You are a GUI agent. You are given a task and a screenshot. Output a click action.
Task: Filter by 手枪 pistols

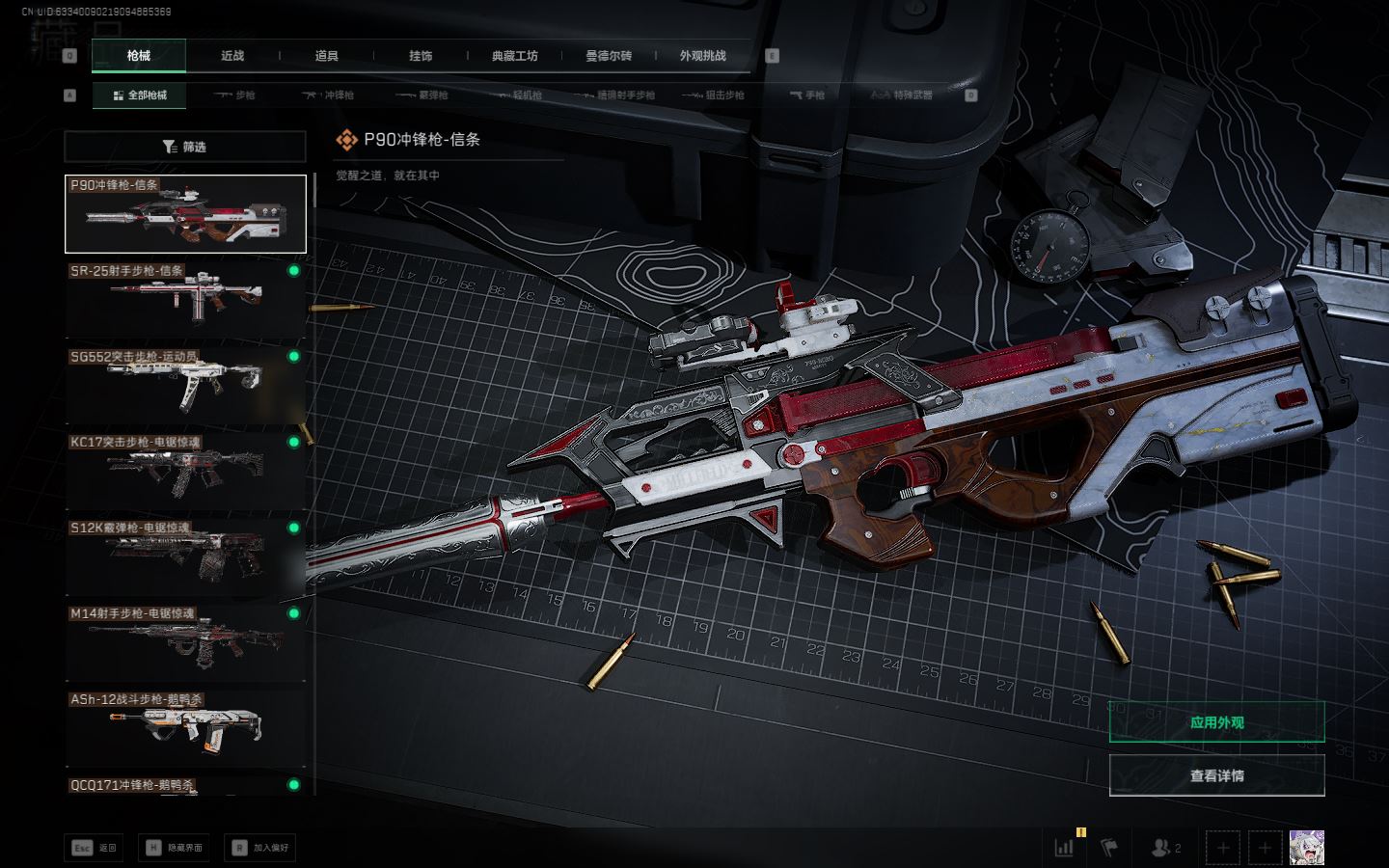(807, 95)
